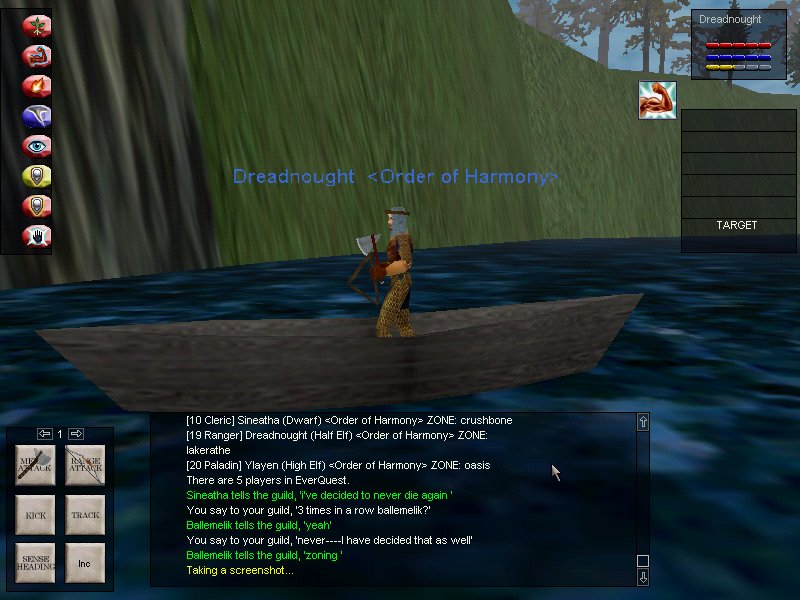Click the TARGET box
The image size is (800, 600).
click(x=736, y=225)
